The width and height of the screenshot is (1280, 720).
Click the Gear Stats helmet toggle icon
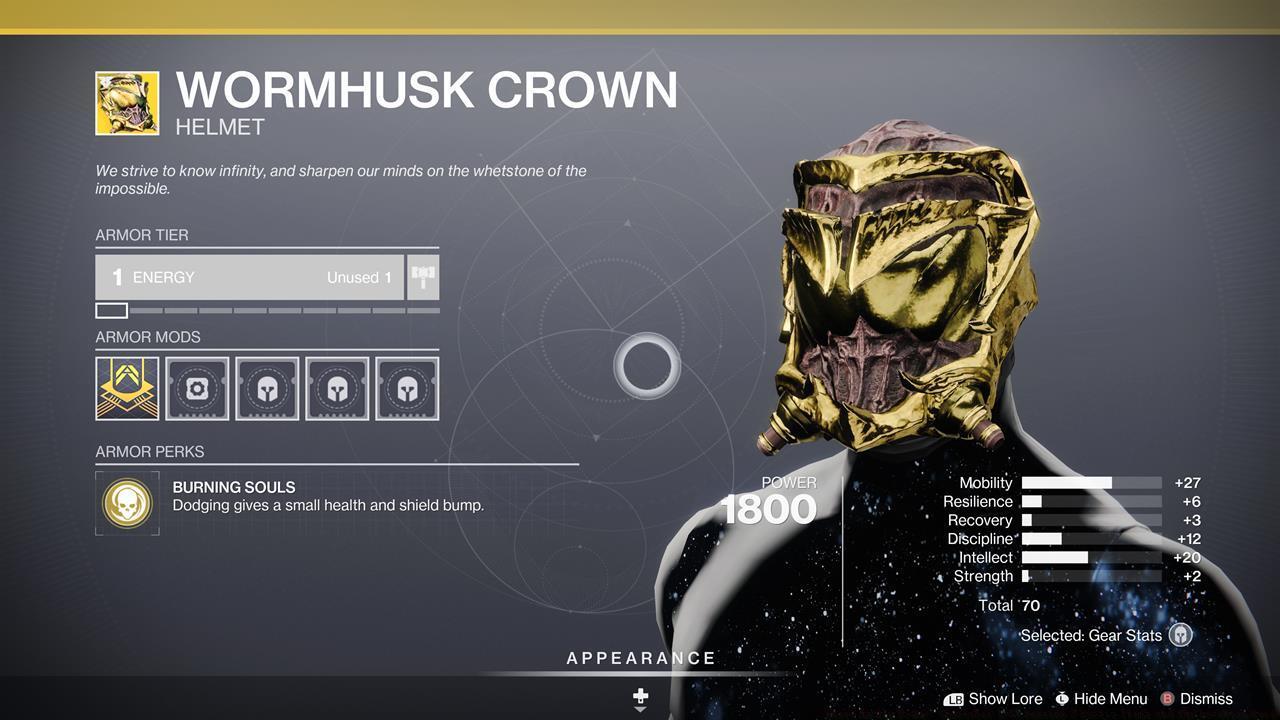(1180, 635)
